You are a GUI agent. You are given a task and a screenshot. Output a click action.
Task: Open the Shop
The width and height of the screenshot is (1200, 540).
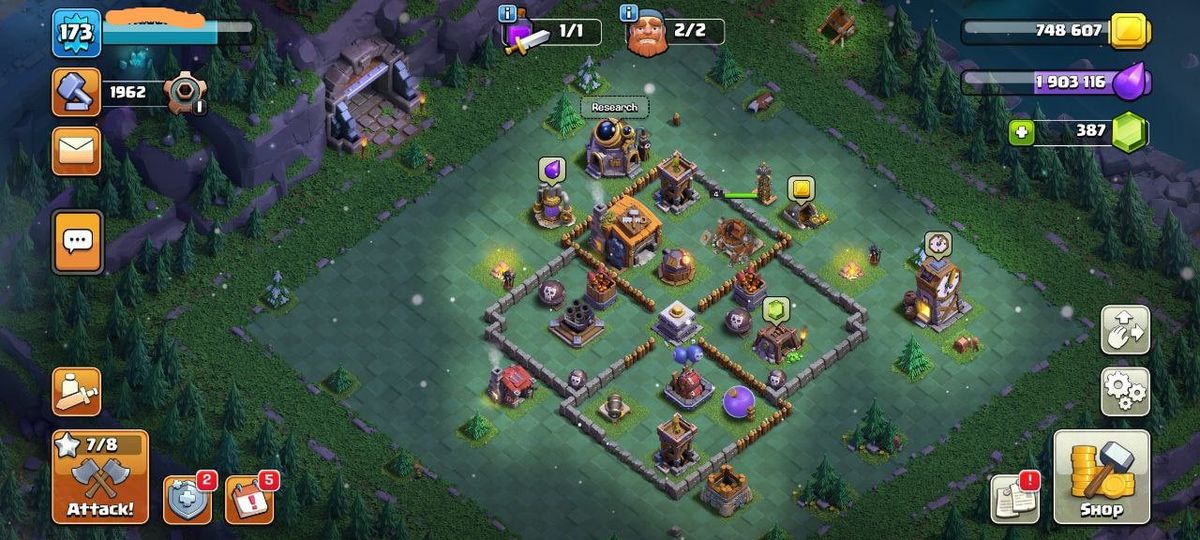coord(1101,478)
